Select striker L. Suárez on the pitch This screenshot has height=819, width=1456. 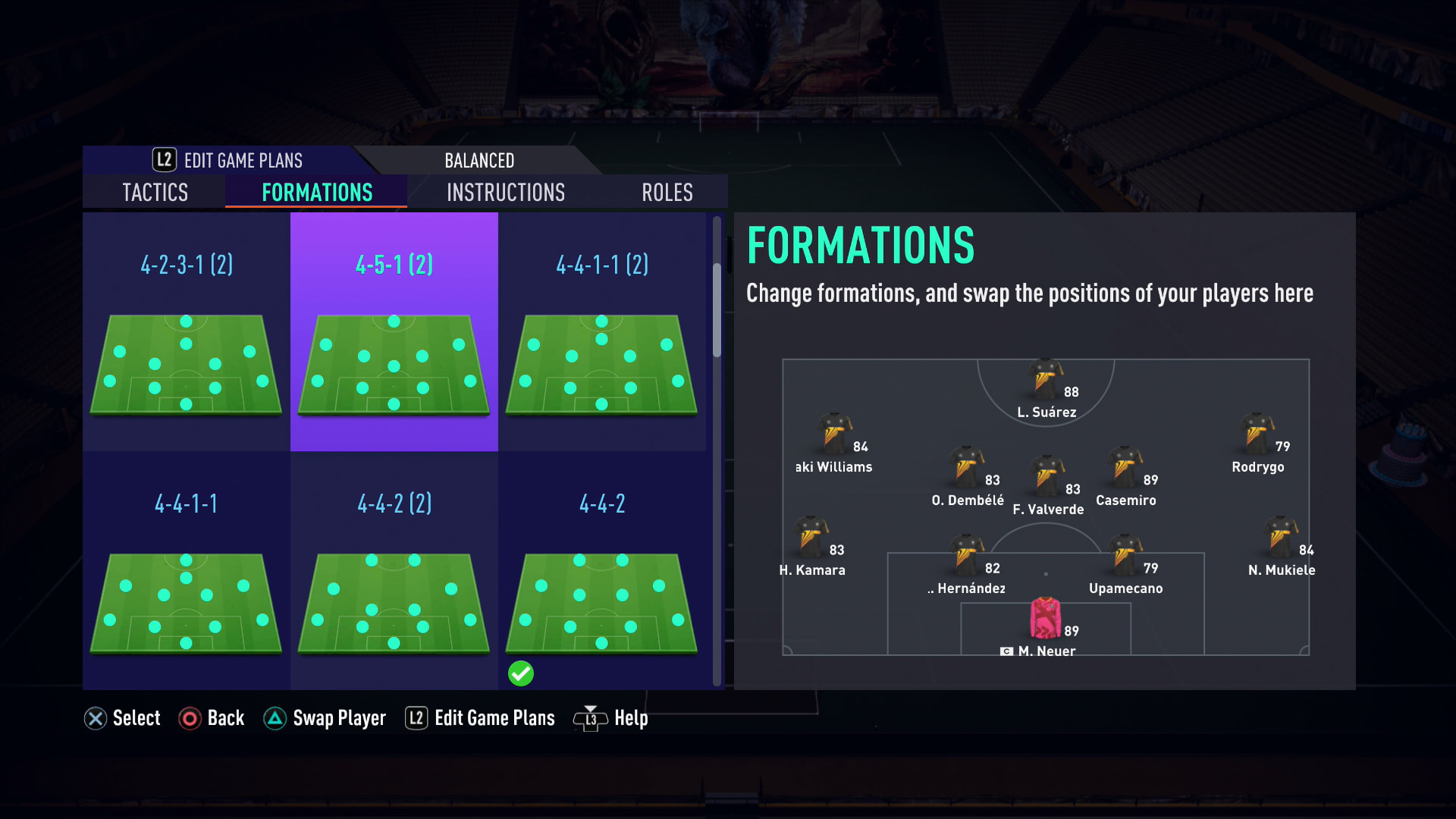[1046, 379]
